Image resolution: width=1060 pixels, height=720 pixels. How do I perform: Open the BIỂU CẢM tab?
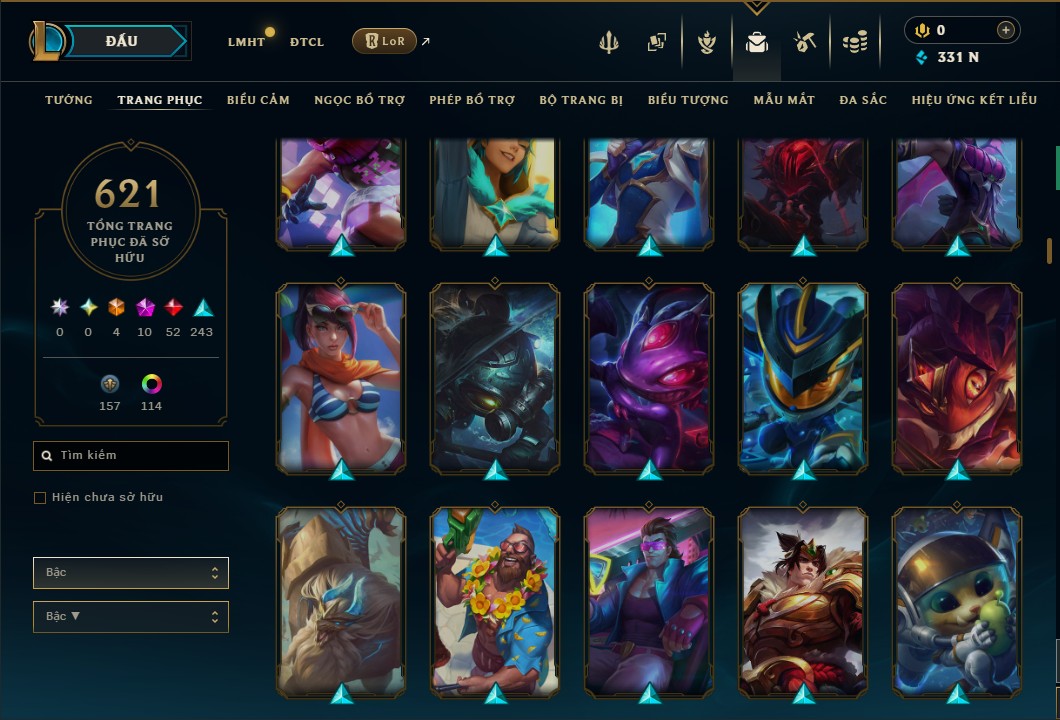tap(258, 100)
